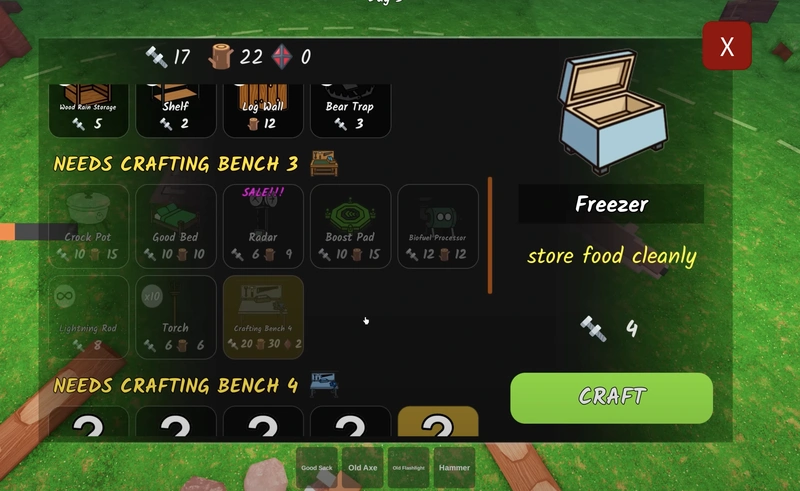Pick the Biofuel Processor recipe
This screenshot has height=491, width=800.
(x=437, y=227)
